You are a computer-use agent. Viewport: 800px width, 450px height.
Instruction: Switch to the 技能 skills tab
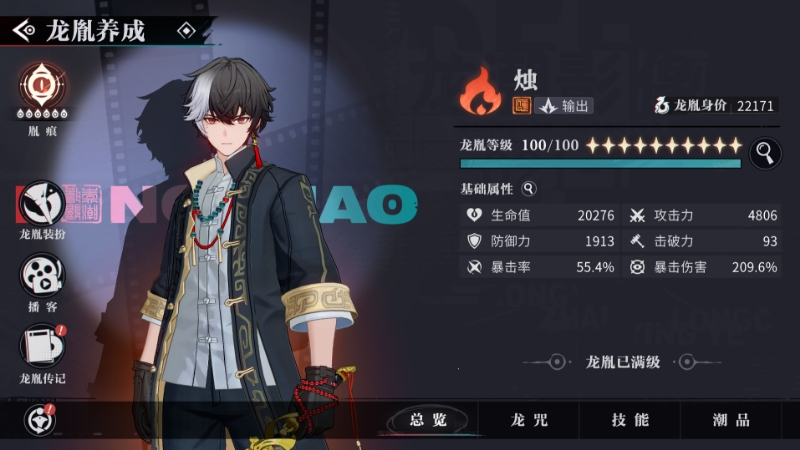coord(630,420)
